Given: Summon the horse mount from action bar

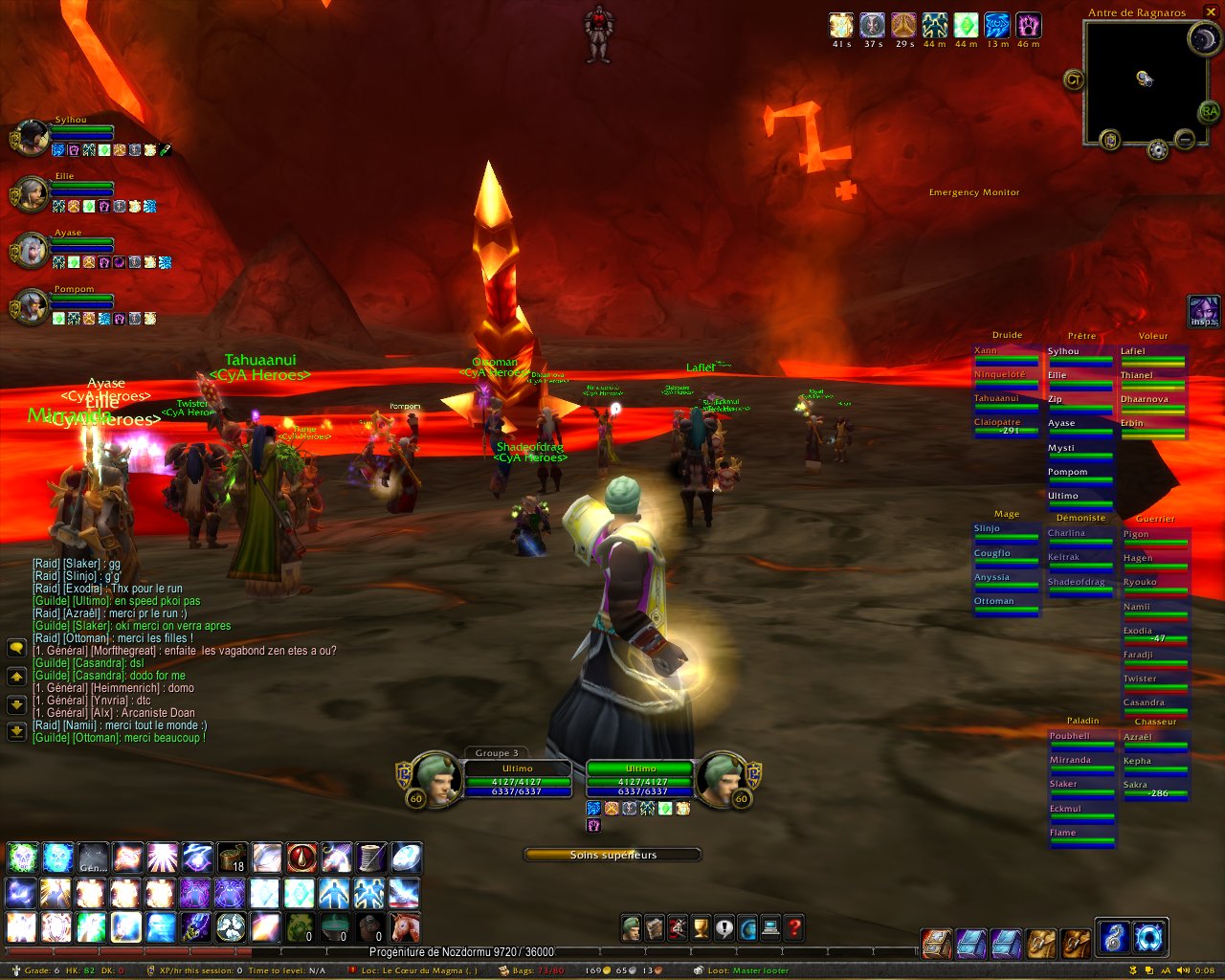Looking at the screenshot, I should 405,927.
